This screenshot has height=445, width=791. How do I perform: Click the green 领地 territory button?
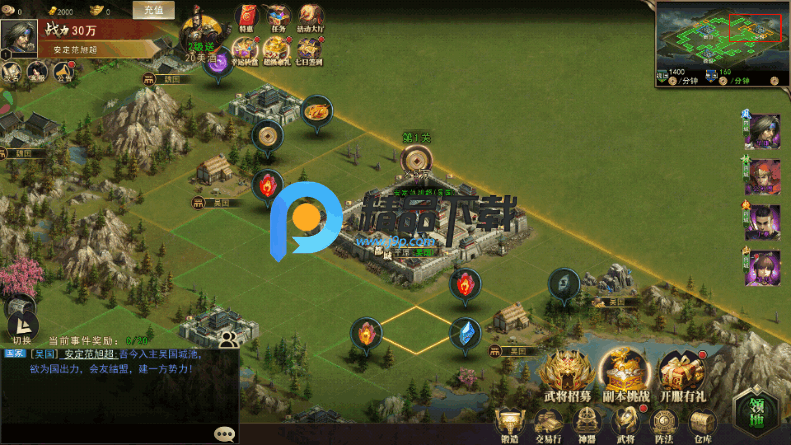pos(755,411)
